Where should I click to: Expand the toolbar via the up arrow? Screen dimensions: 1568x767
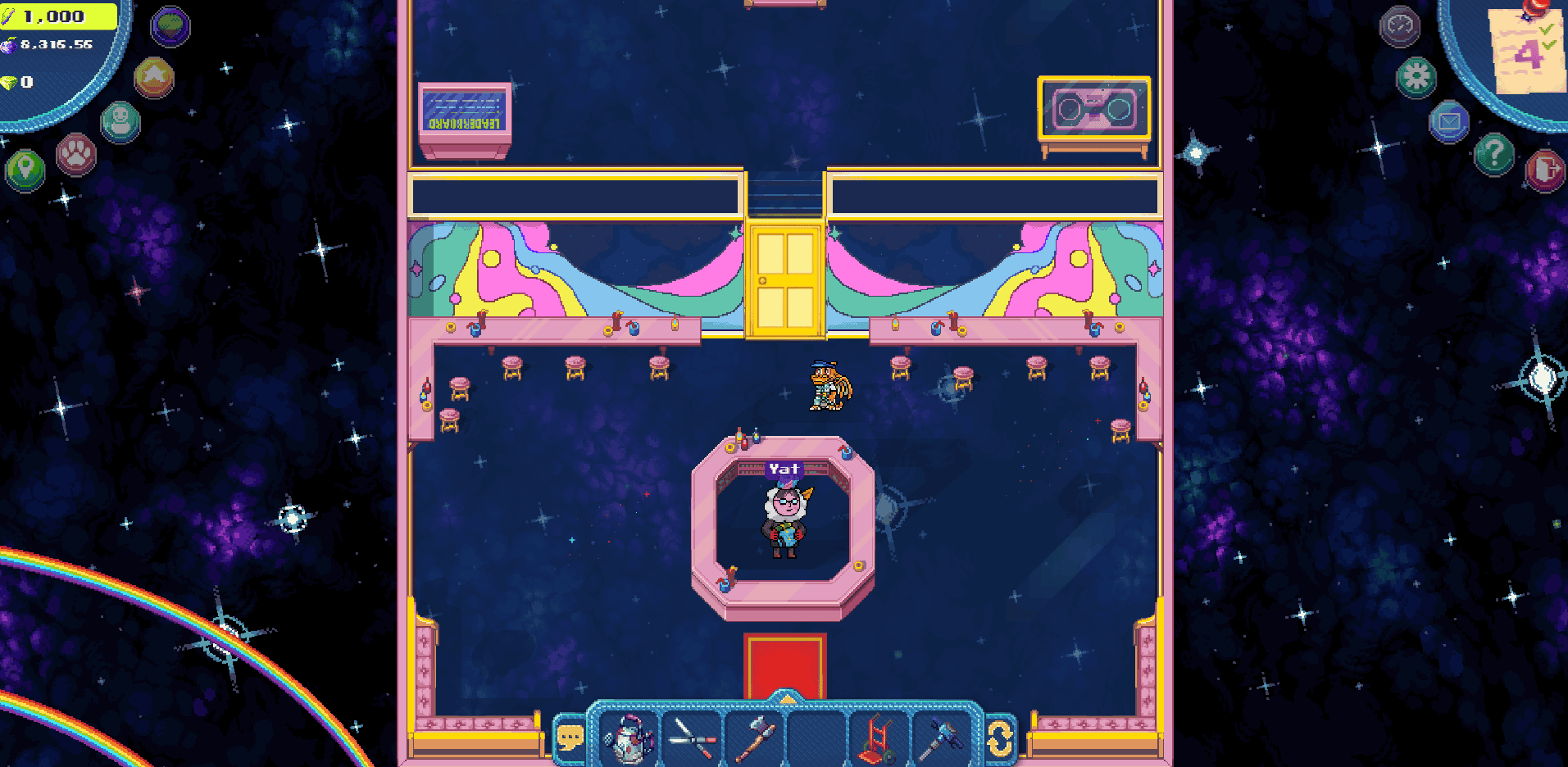785,697
